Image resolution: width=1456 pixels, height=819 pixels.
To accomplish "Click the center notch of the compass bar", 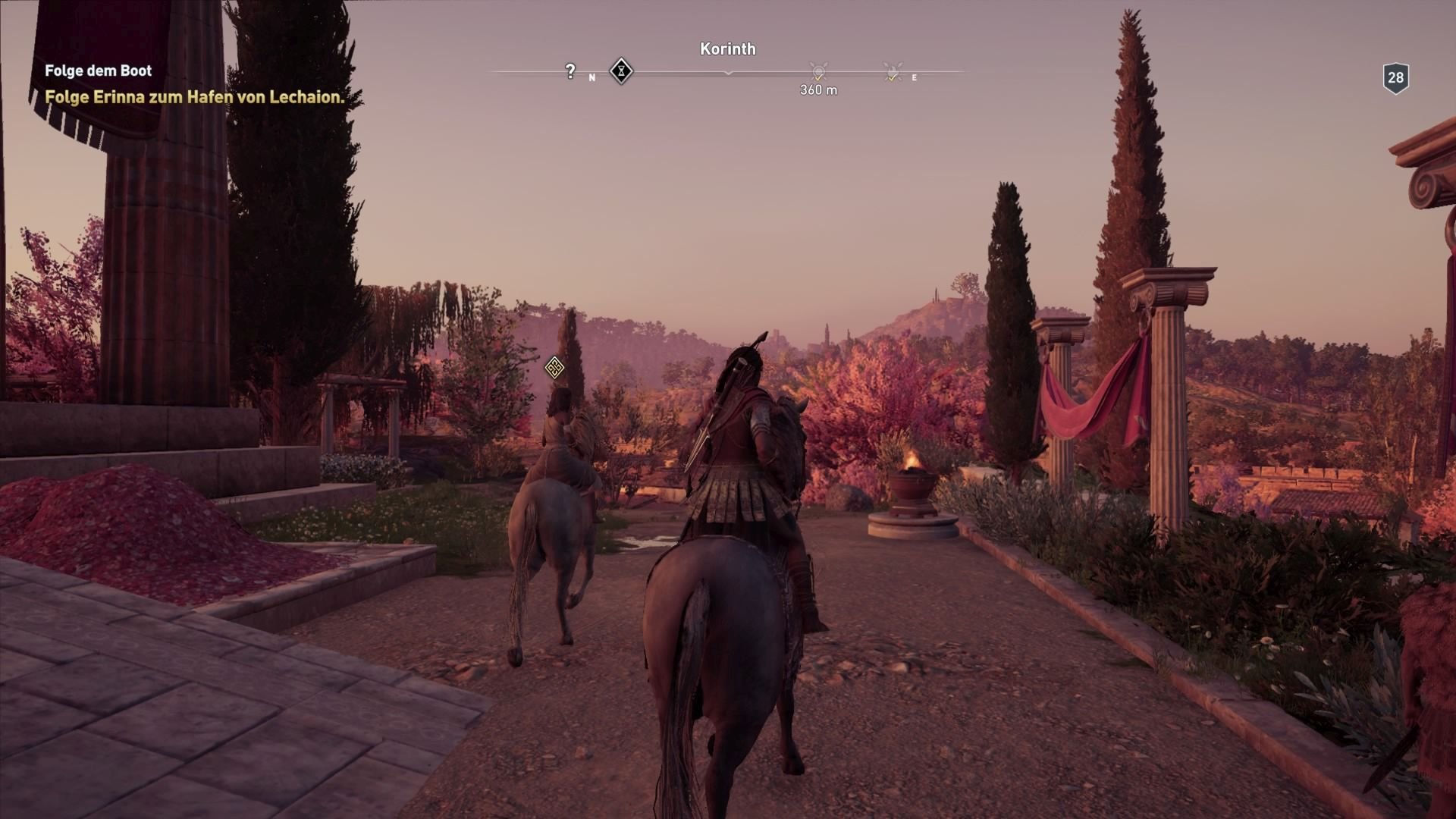I will click(x=730, y=74).
